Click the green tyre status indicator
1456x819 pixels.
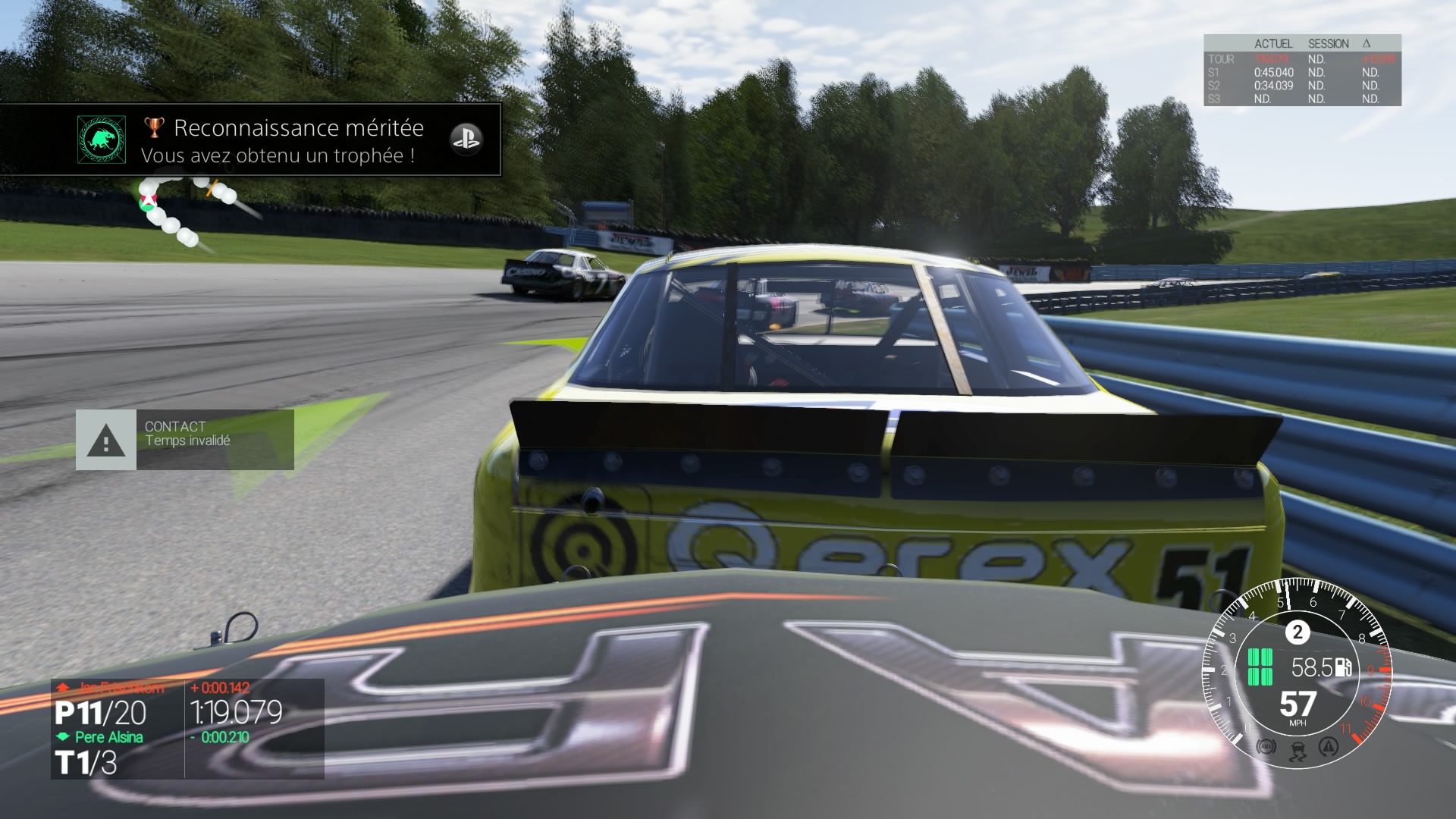(1260, 667)
